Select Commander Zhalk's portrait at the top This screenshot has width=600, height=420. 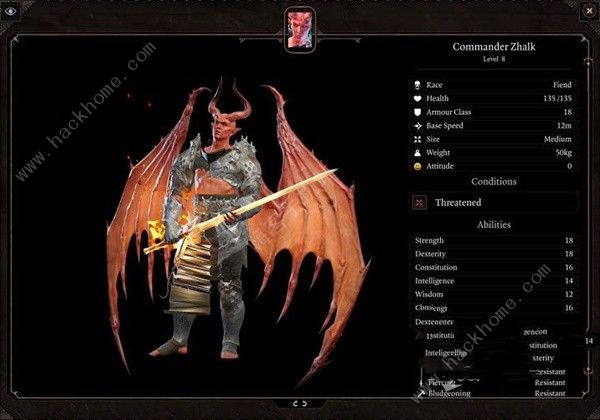tap(299, 28)
